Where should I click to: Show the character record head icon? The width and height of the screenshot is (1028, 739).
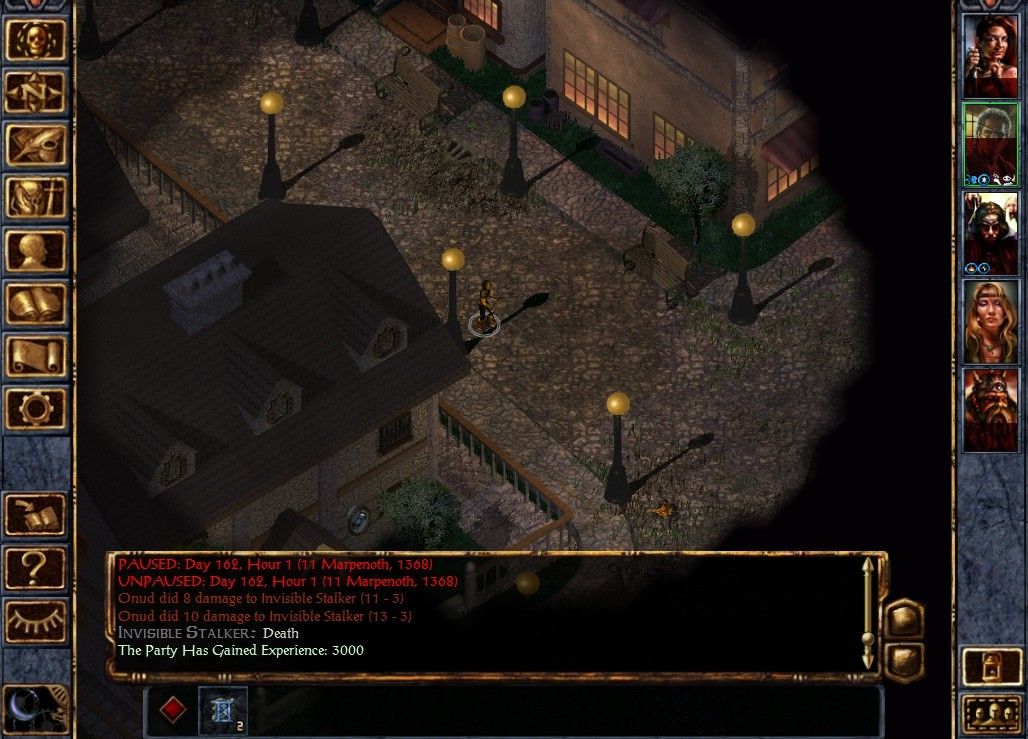[x=36, y=251]
